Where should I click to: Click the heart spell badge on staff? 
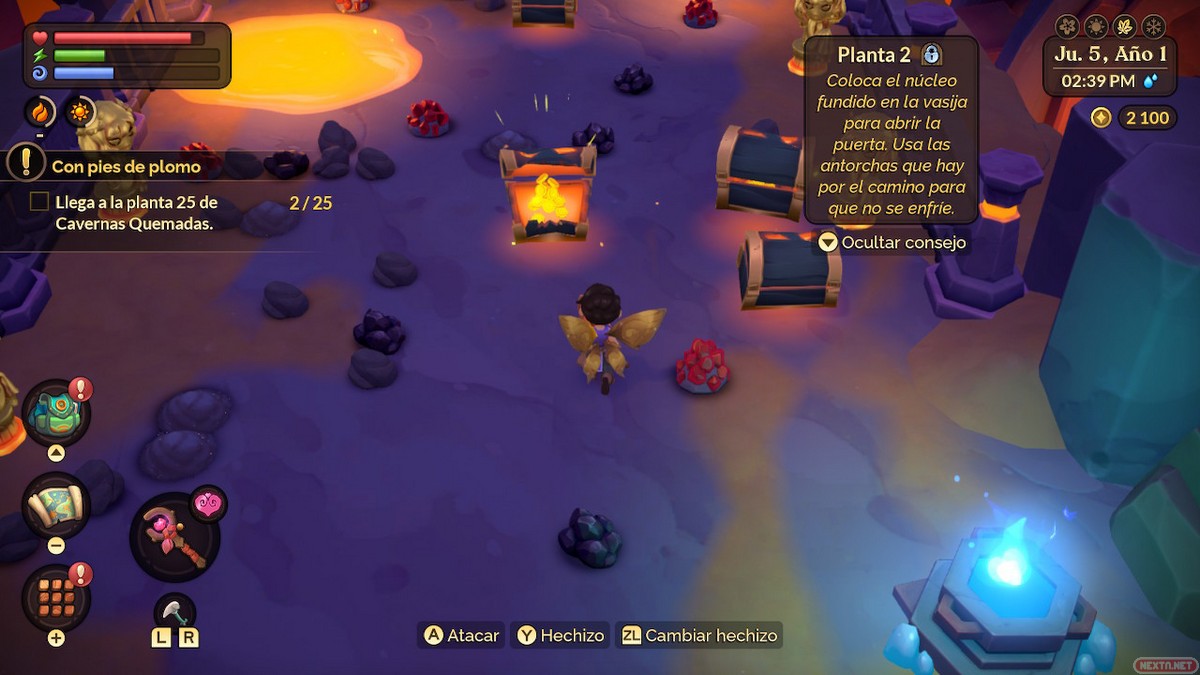pos(208,503)
